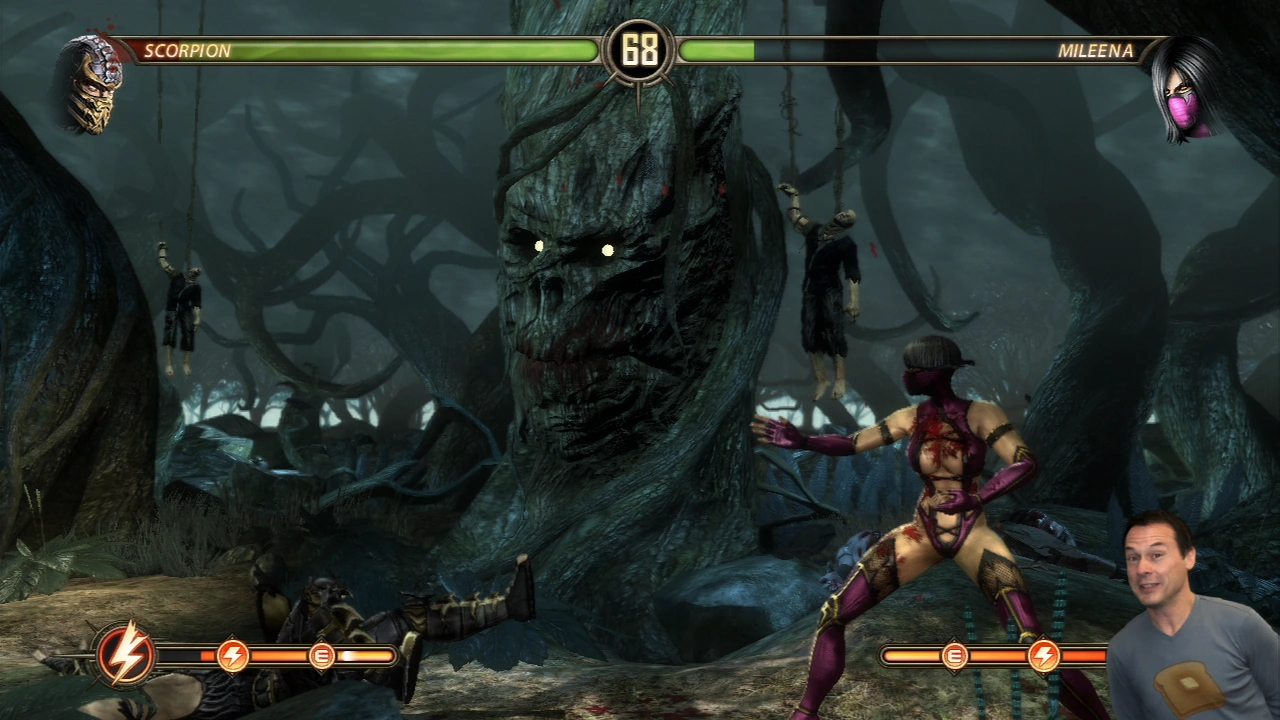Click Scorpion's masked portrait icon
This screenshot has height=720, width=1280.
pos(91,83)
